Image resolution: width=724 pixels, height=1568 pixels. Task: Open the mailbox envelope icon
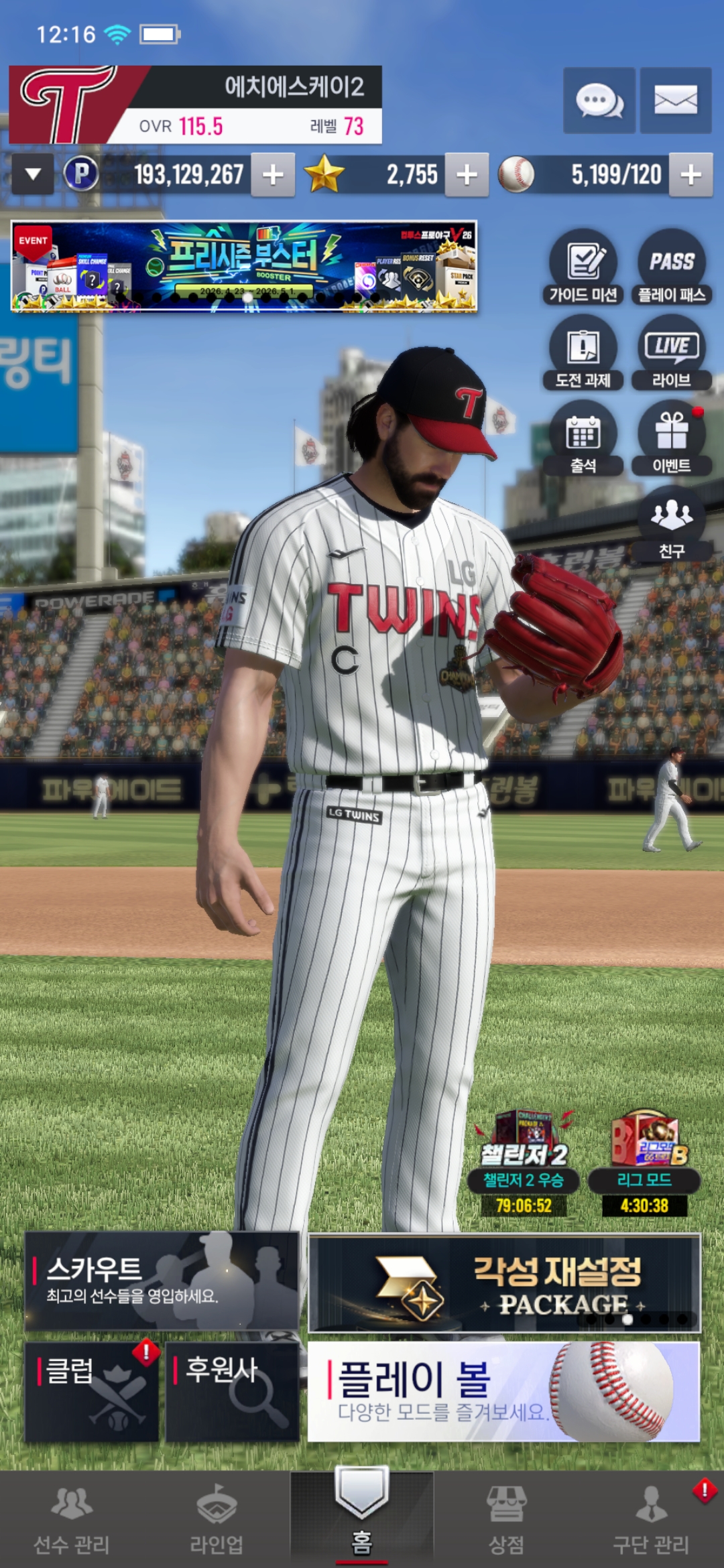click(x=675, y=101)
